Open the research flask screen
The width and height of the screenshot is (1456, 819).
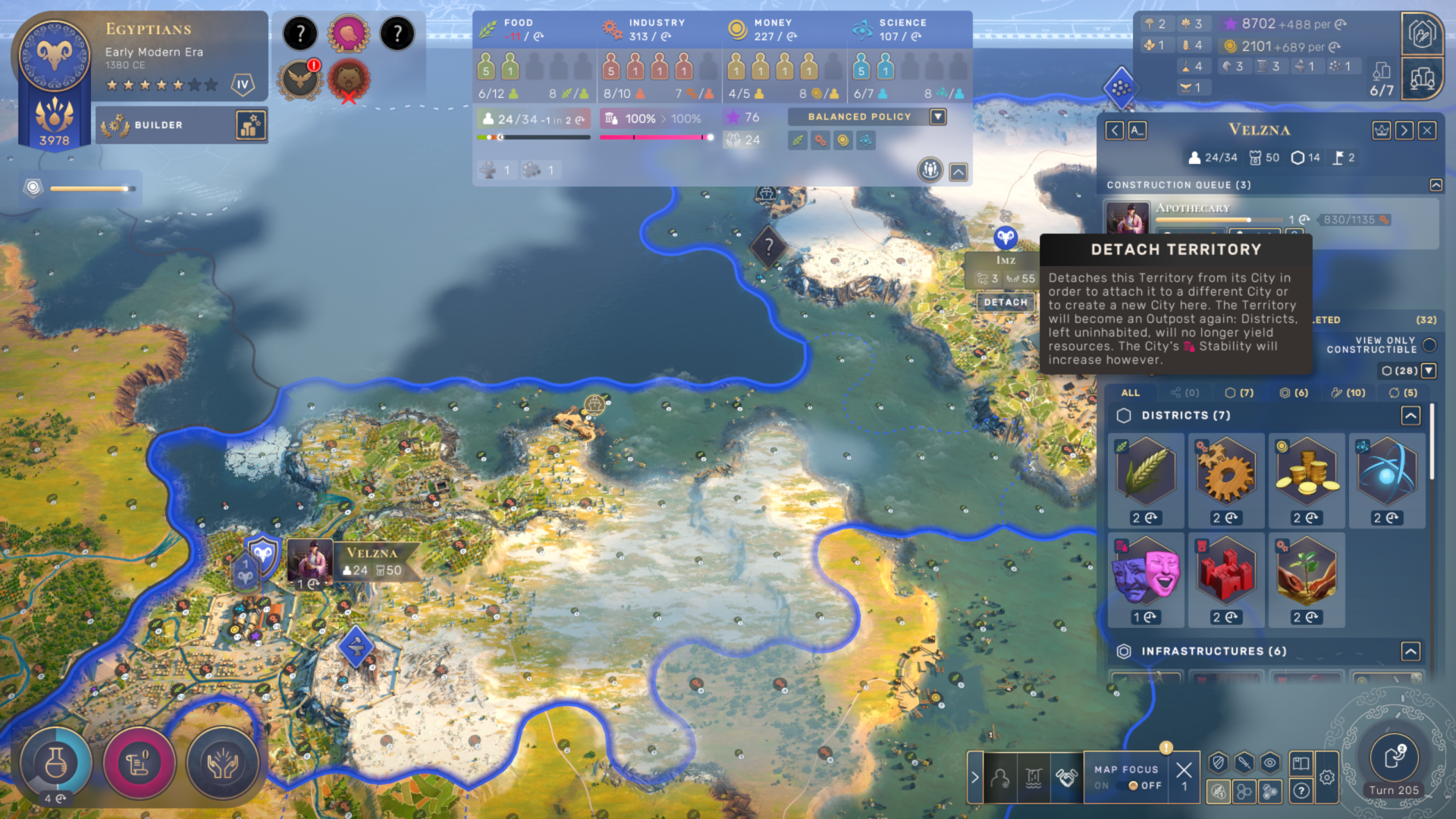click(55, 764)
